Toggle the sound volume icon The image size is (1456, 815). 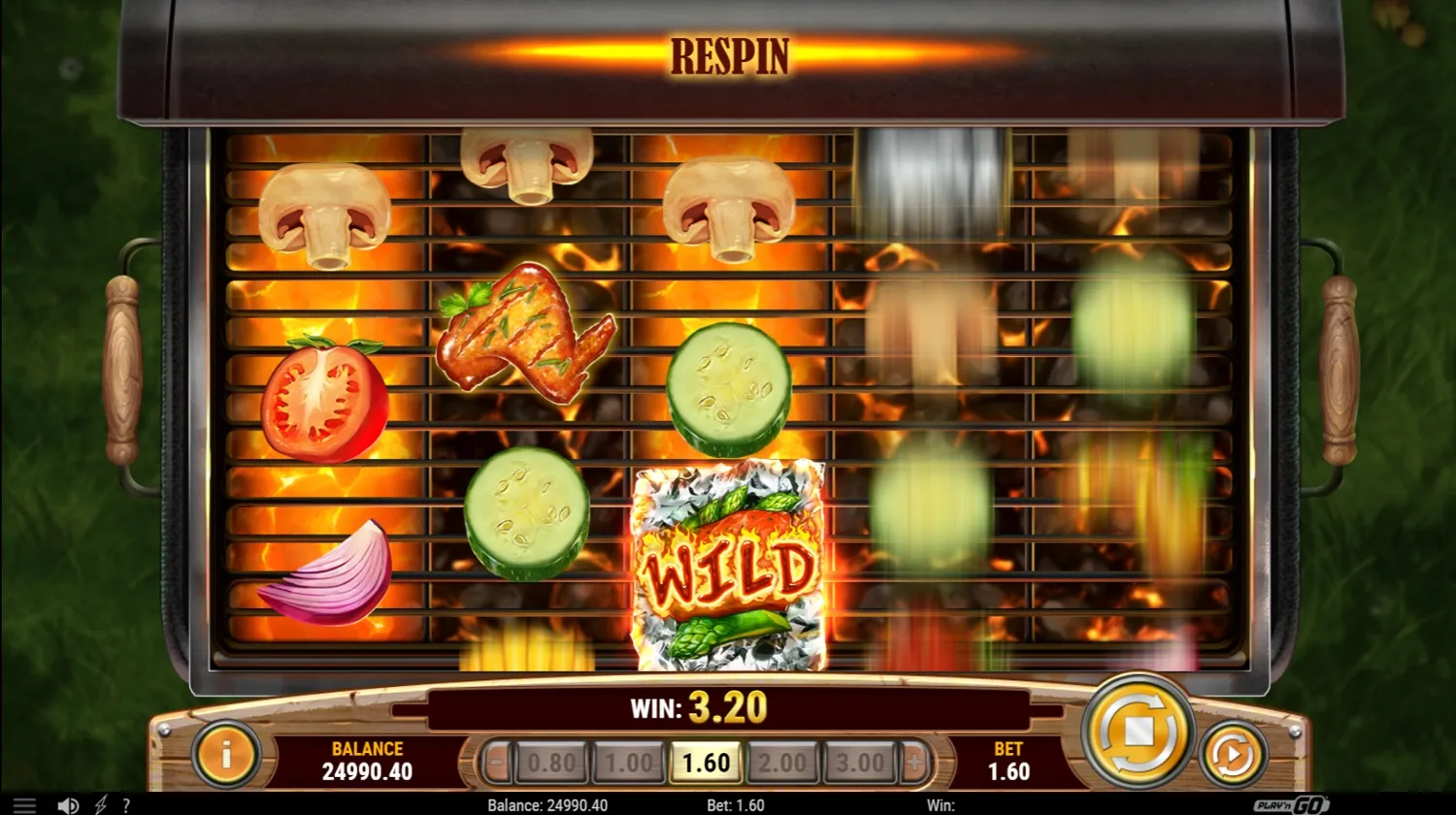point(67,805)
